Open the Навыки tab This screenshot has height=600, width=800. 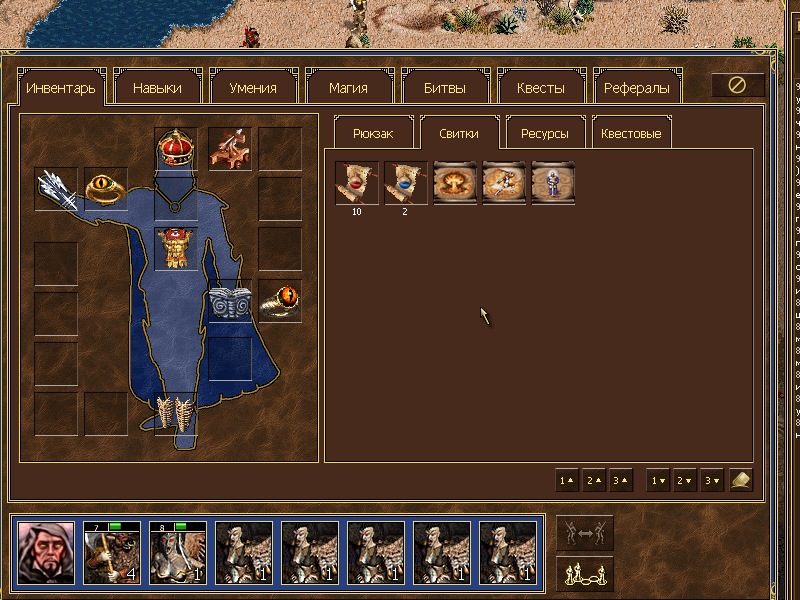point(157,88)
